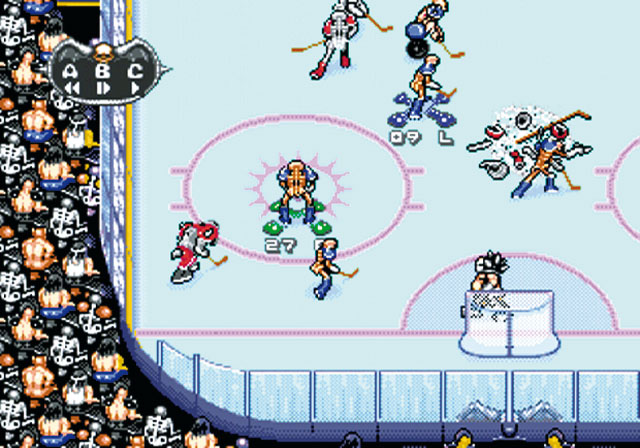Advance the replay with the single forward arrow

(135, 88)
